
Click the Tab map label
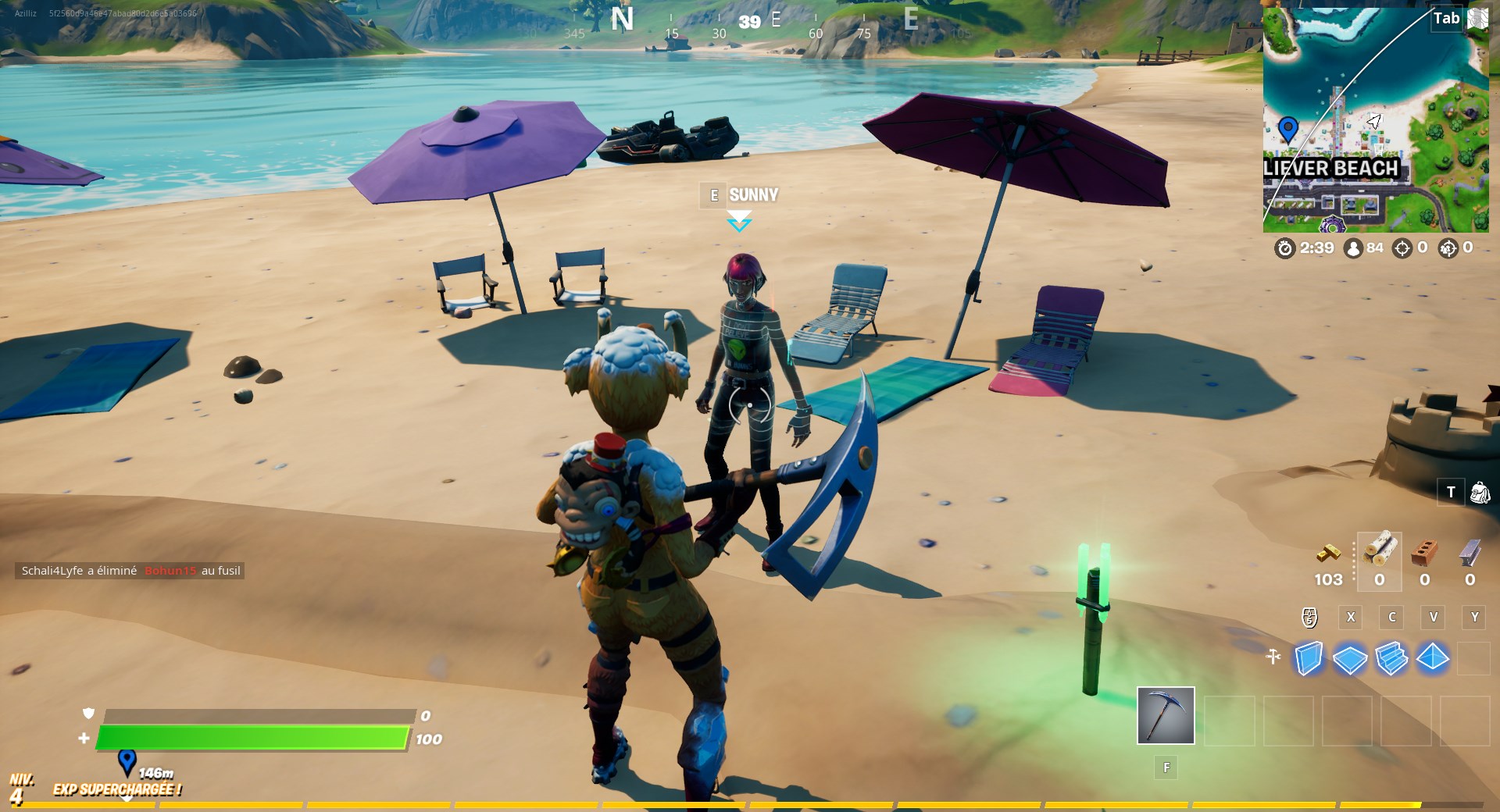[1447, 18]
